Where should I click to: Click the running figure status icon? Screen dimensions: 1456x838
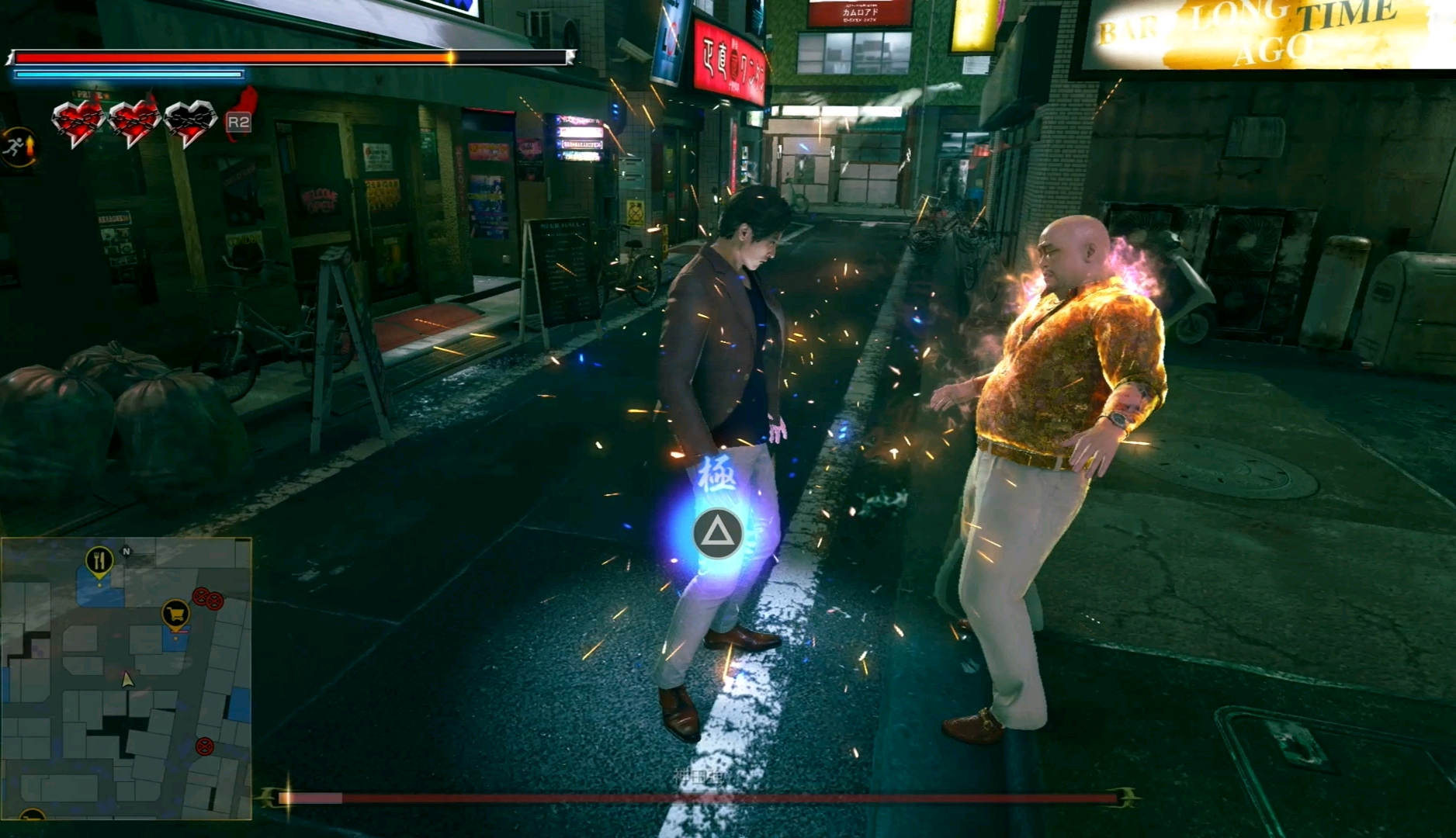[x=17, y=146]
